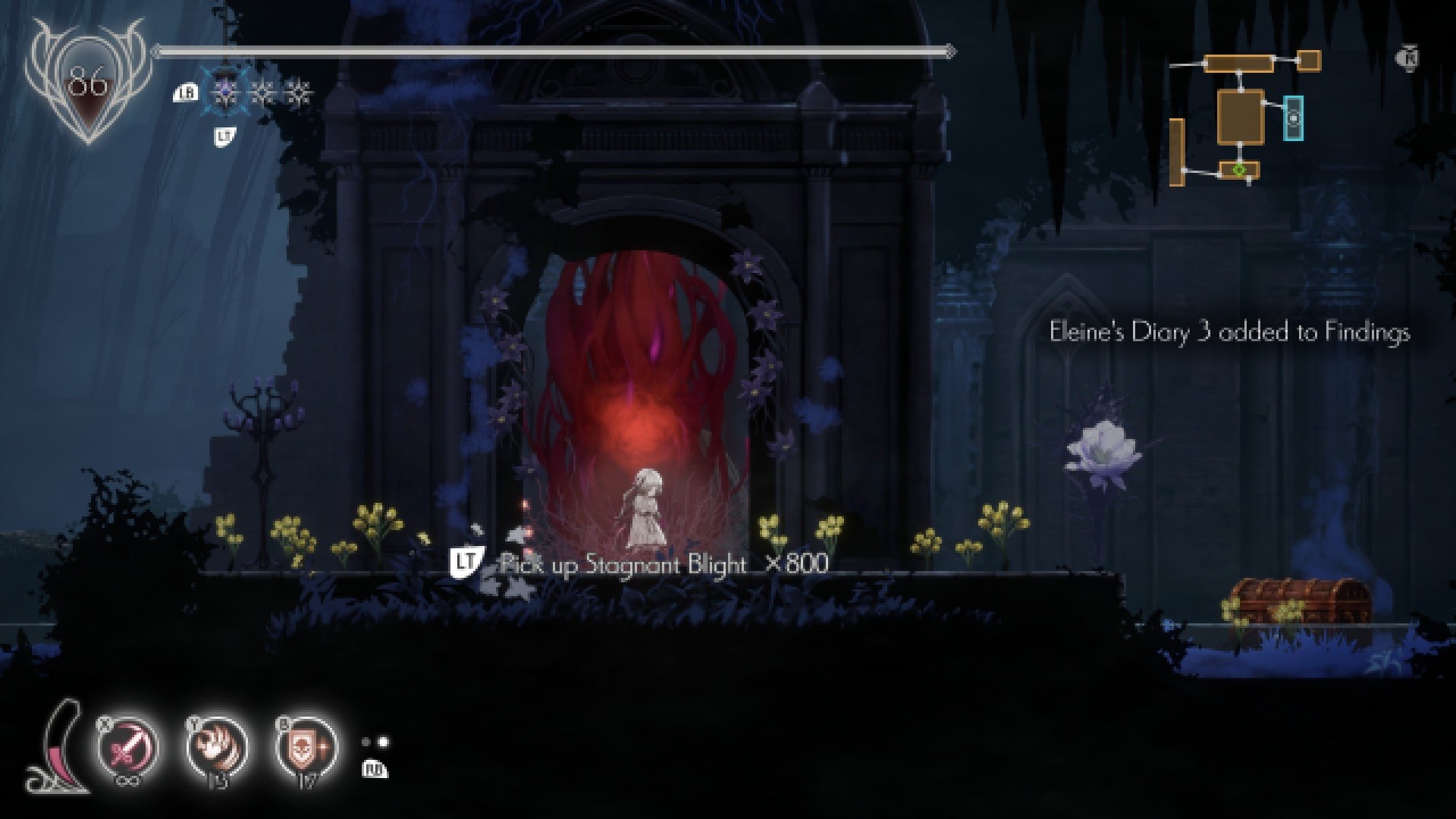Click the LT prompt badge below the spirit icon
The image size is (1456, 819).
pos(223,134)
